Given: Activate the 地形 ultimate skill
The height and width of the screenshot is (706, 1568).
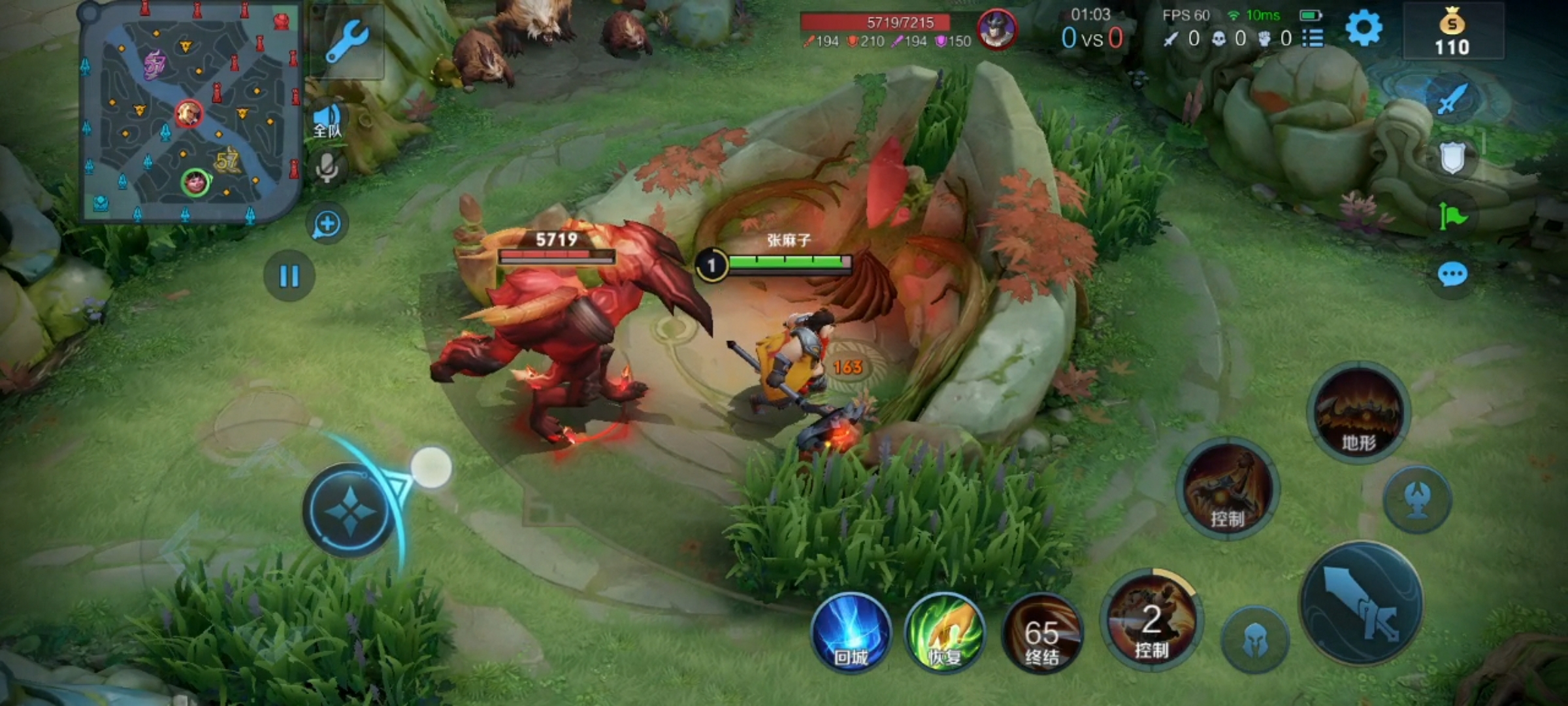Looking at the screenshot, I should tap(1359, 412).
